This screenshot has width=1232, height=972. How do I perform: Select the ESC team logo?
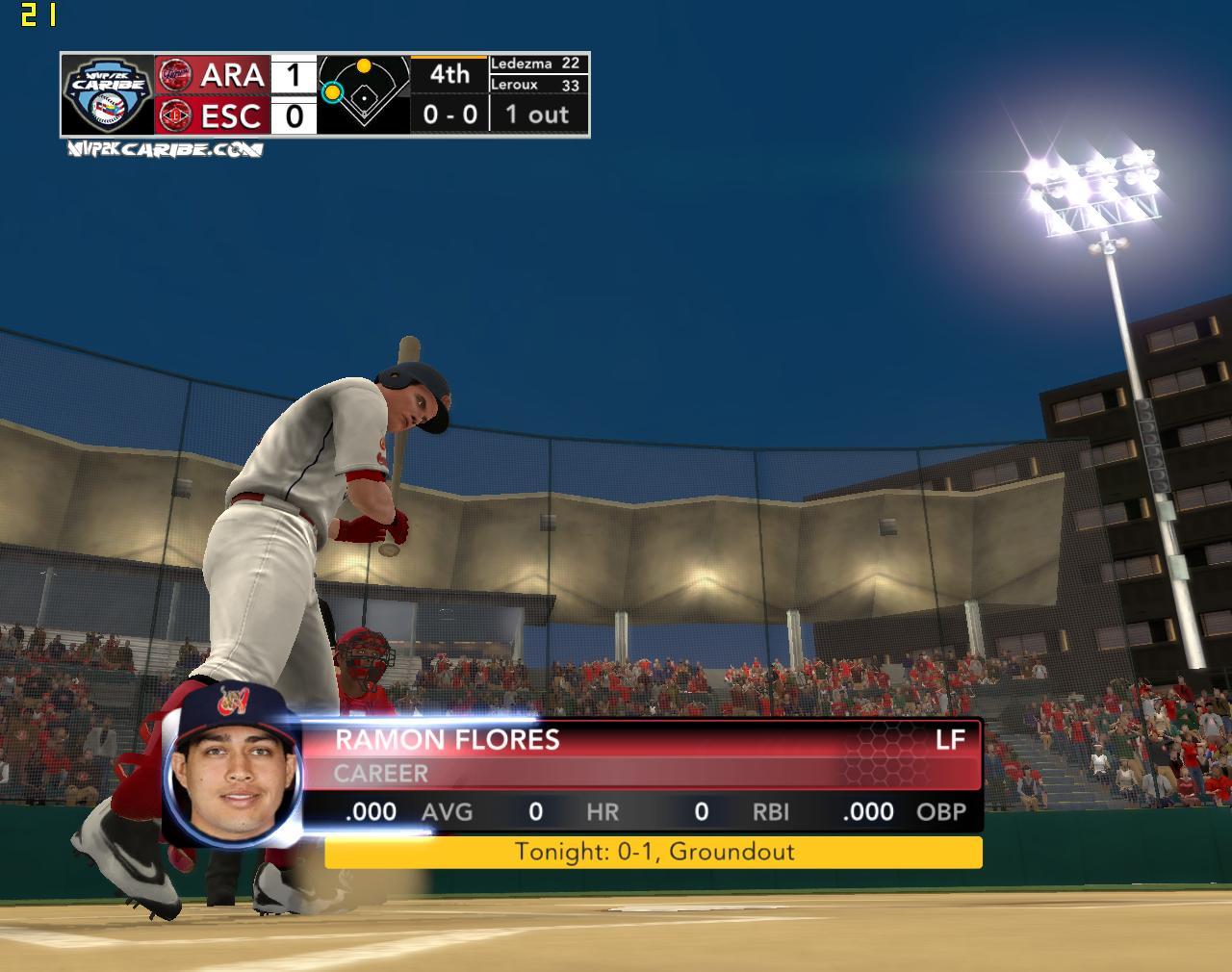pyautogui.click(x=174, y=115)
